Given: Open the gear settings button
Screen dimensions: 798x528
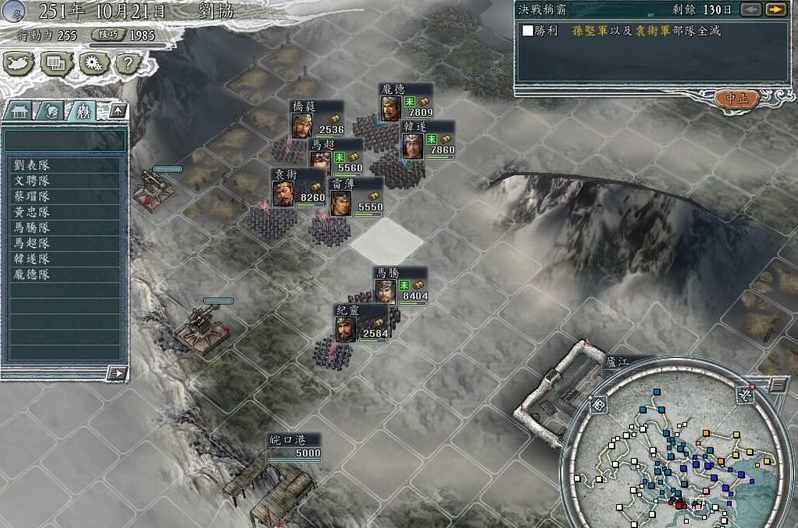Looking at the screenshot, I should (x=92, y=64).
